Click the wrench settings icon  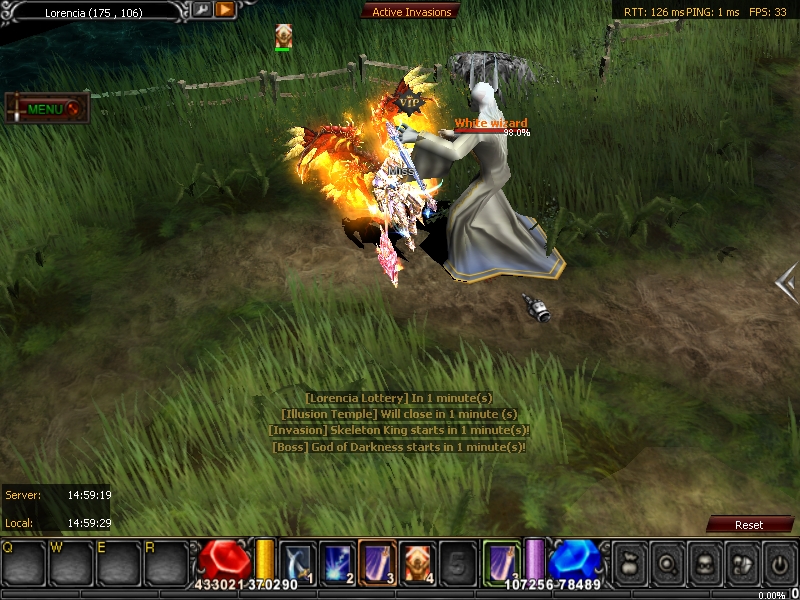pos(201,10)
